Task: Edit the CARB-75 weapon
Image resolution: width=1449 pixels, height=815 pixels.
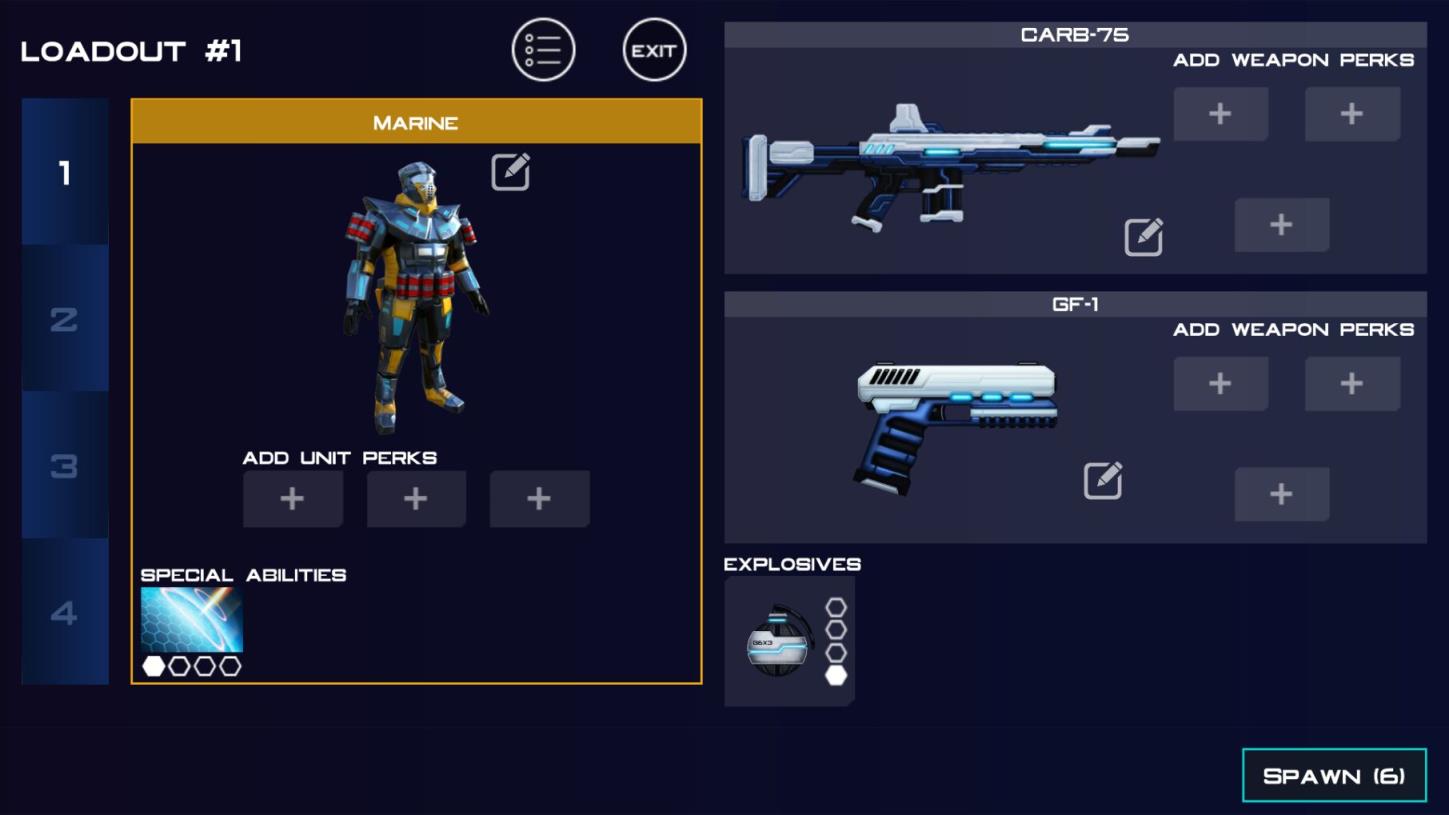Action: click(1143, 237)
